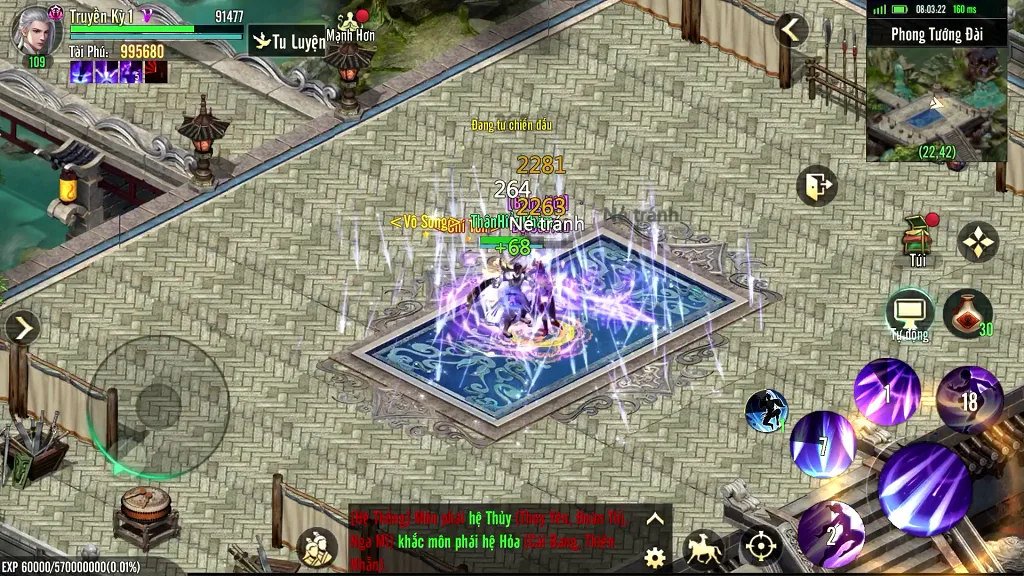Open the two-character social icon

(x=316, y=547)
